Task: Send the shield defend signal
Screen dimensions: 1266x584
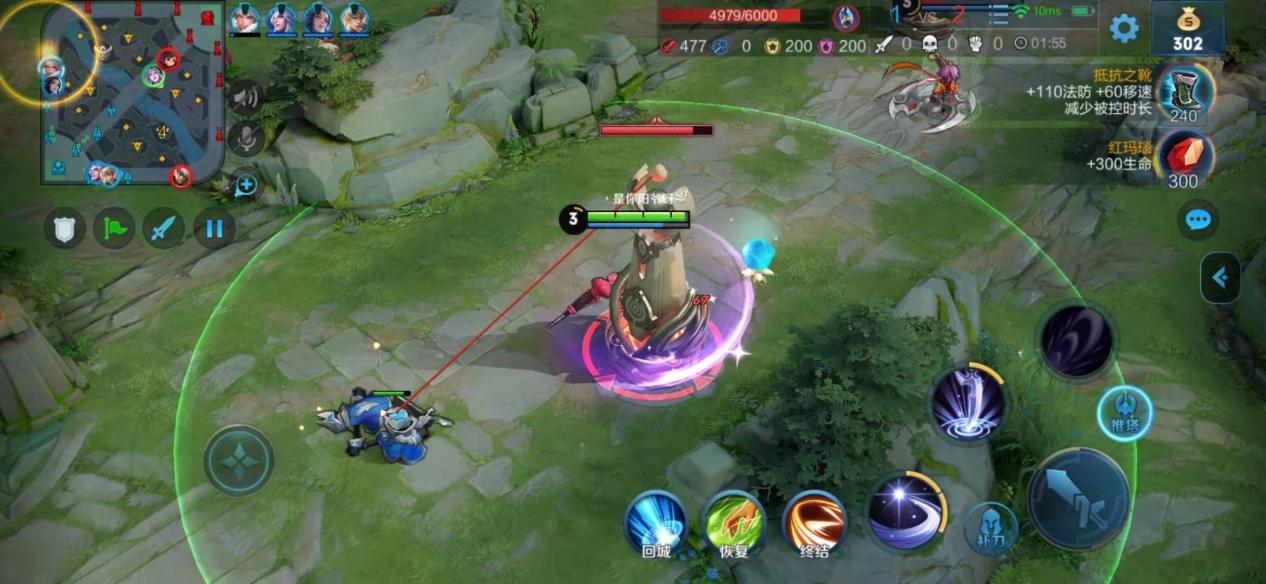Action: click(64, 229)
